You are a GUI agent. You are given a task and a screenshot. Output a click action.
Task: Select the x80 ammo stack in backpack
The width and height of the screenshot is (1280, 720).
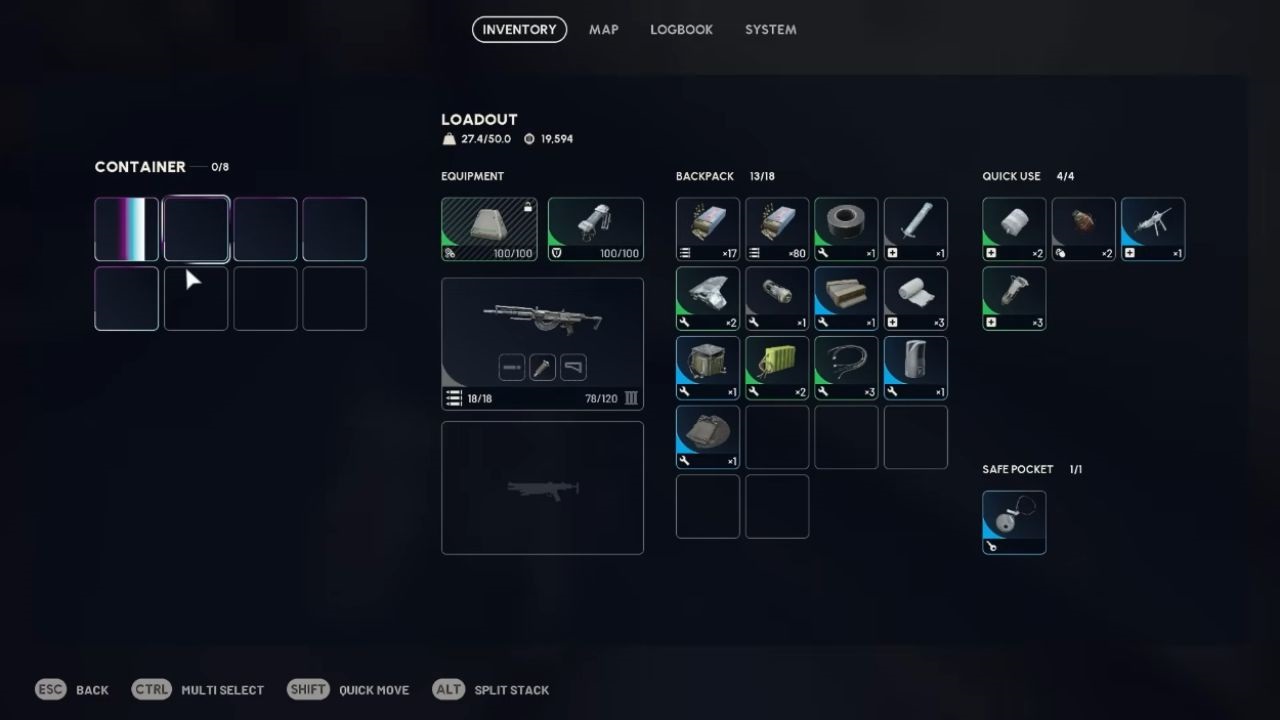pos(777,228)
